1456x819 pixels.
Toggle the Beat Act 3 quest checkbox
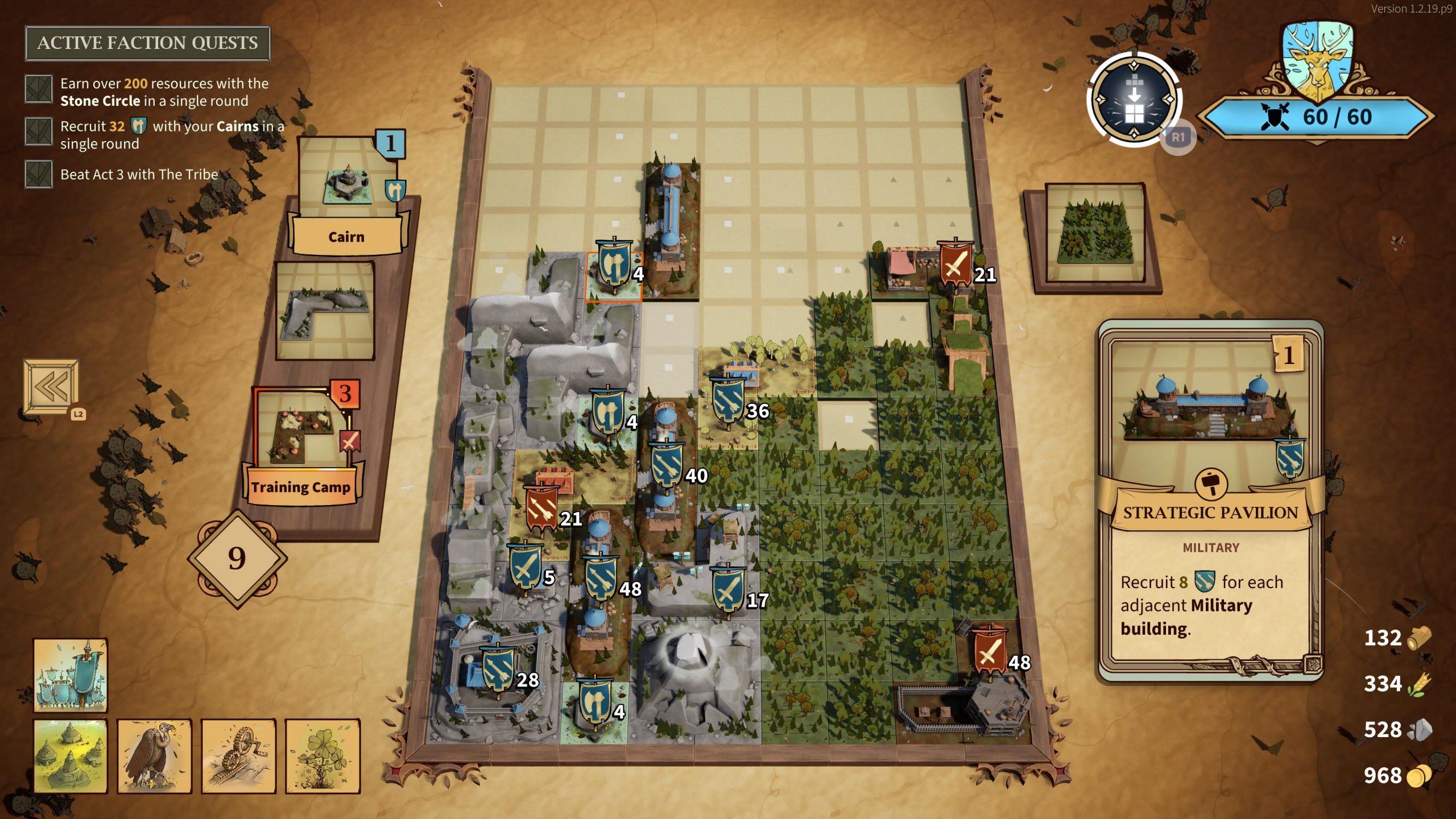pos(39,174)
